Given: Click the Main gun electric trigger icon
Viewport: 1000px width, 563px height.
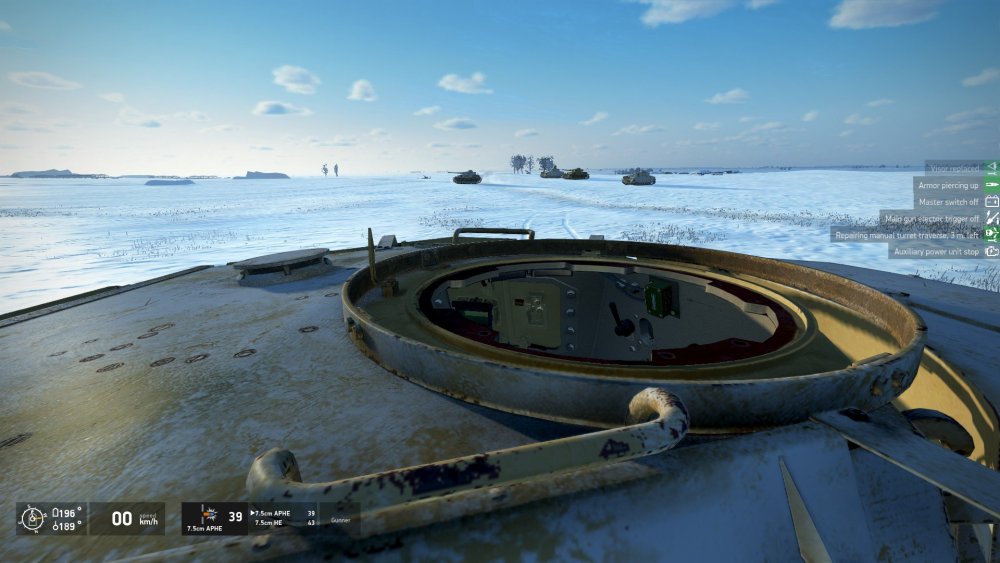Looking at the screenshot, I should [991, 218].
